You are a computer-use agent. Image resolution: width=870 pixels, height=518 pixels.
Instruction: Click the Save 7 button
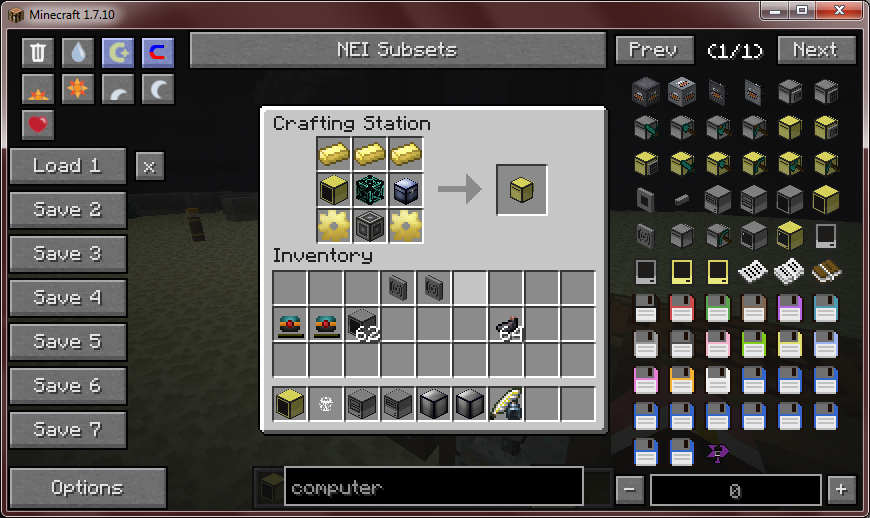[x=68, y=430]
